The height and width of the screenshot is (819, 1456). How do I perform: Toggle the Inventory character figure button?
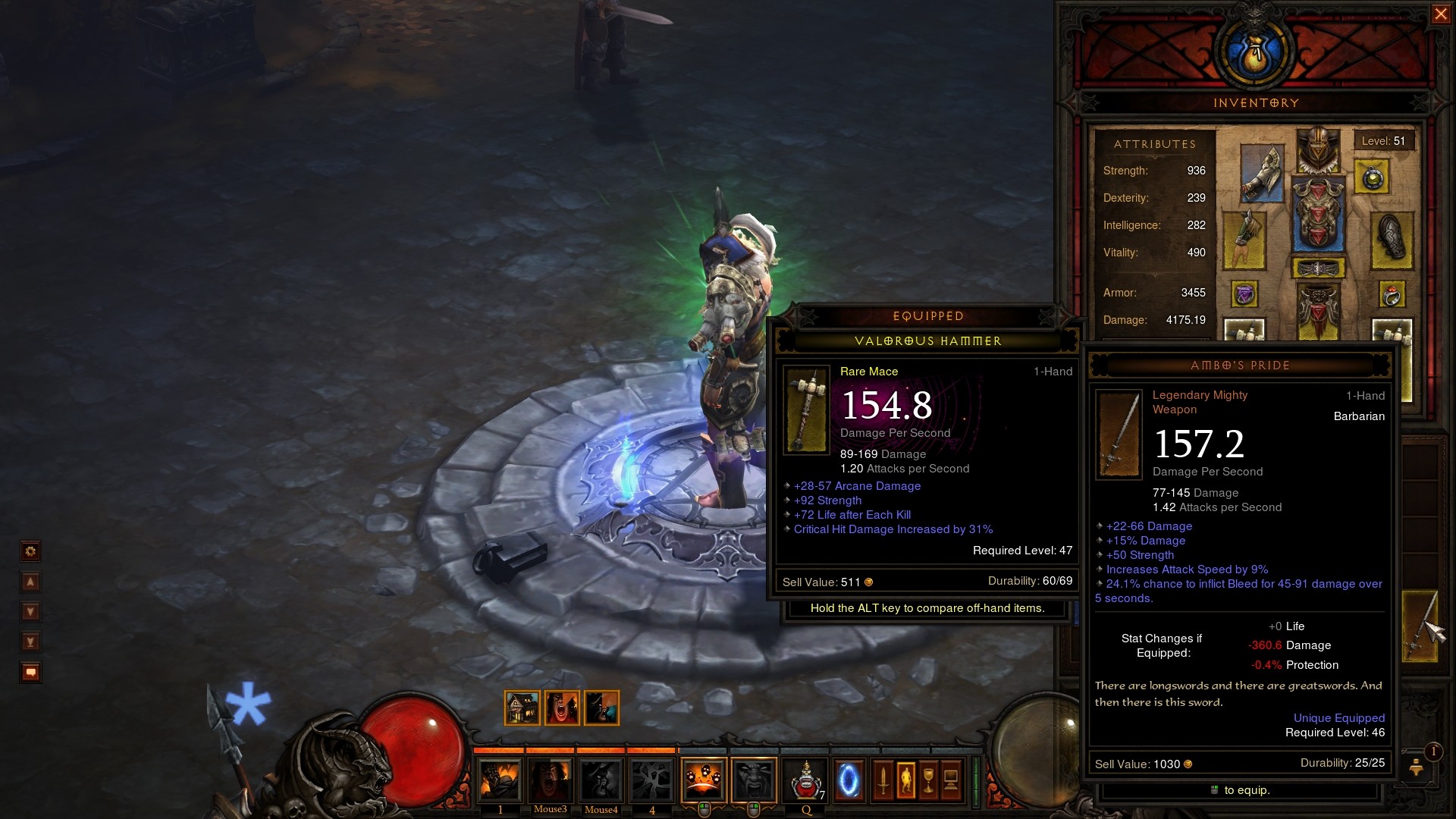pyautogui.click(x=905, y=780)
